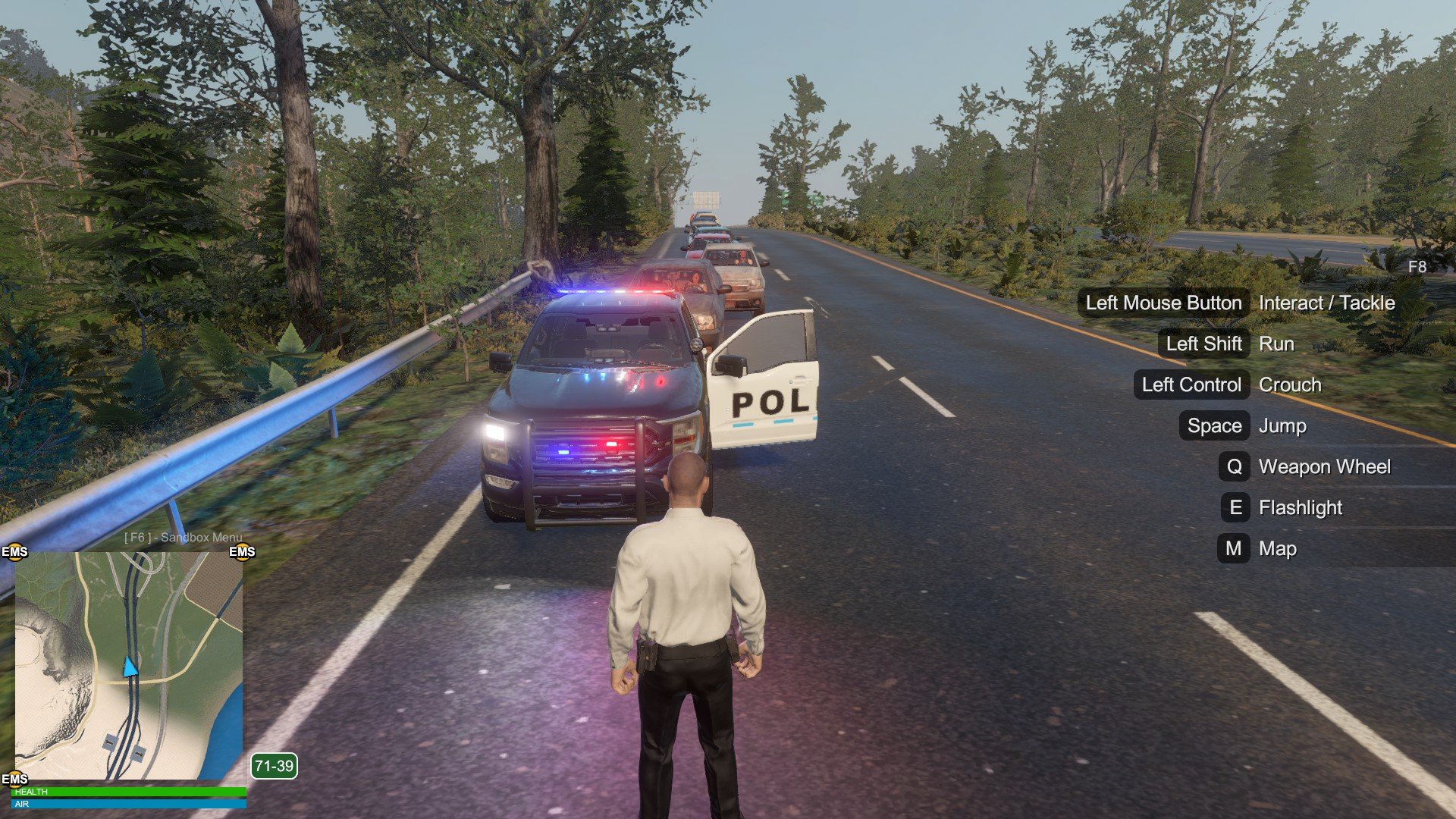
Task: Click the green 71-39 callsign badge
Action: (274, 766)
